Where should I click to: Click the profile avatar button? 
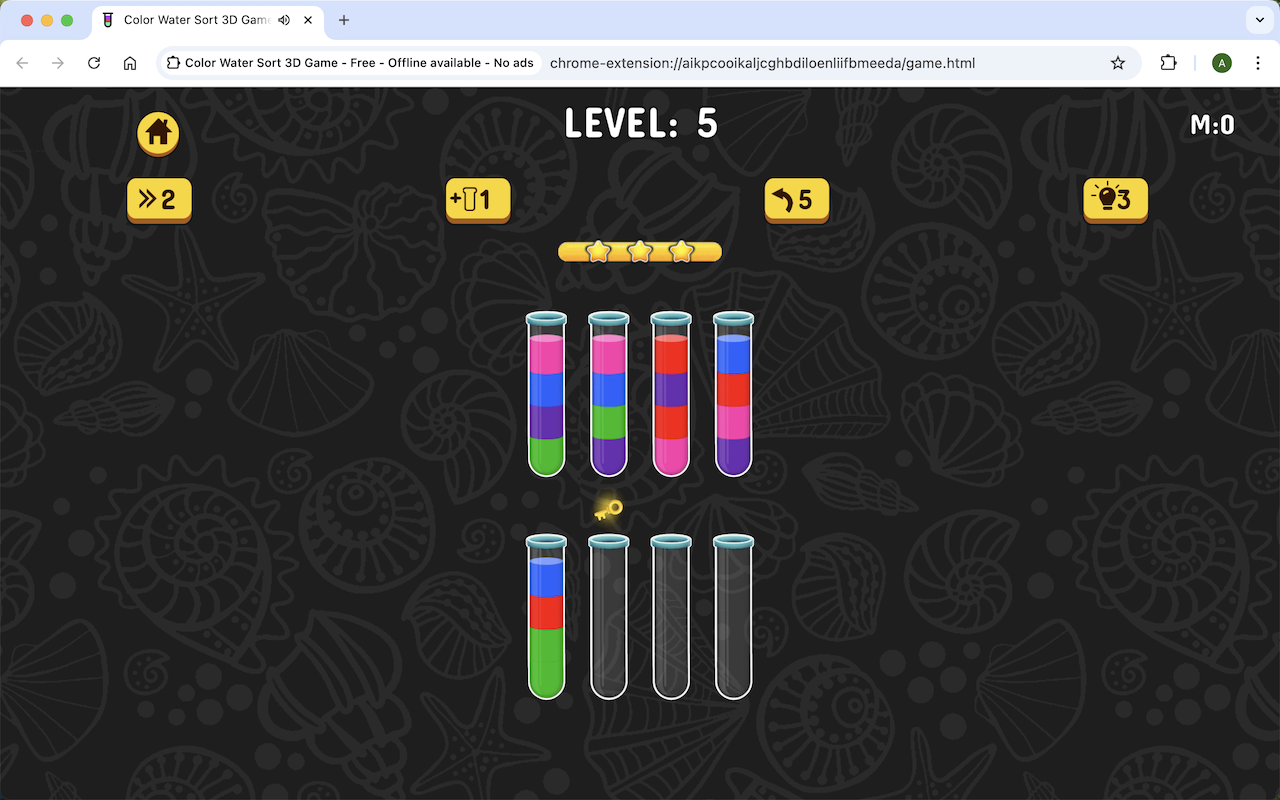(x=1221, y=62)
